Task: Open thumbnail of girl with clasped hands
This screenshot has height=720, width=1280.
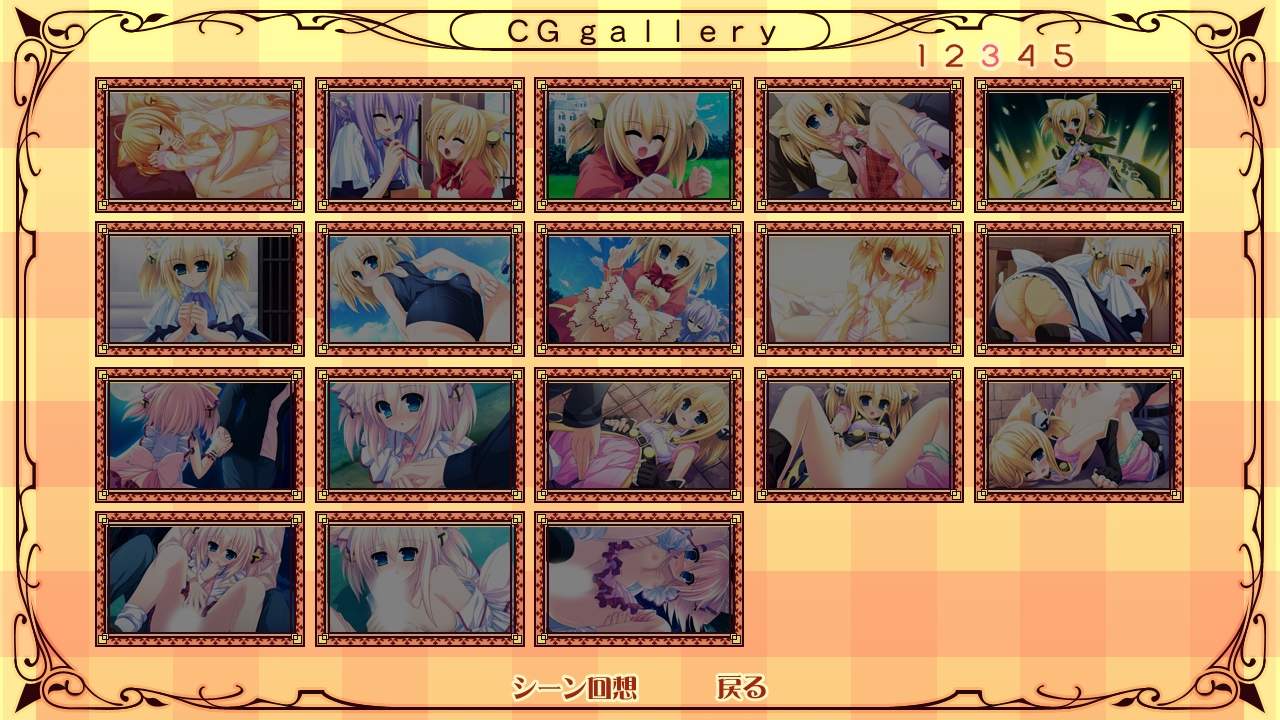Action: tap(200, 289)
